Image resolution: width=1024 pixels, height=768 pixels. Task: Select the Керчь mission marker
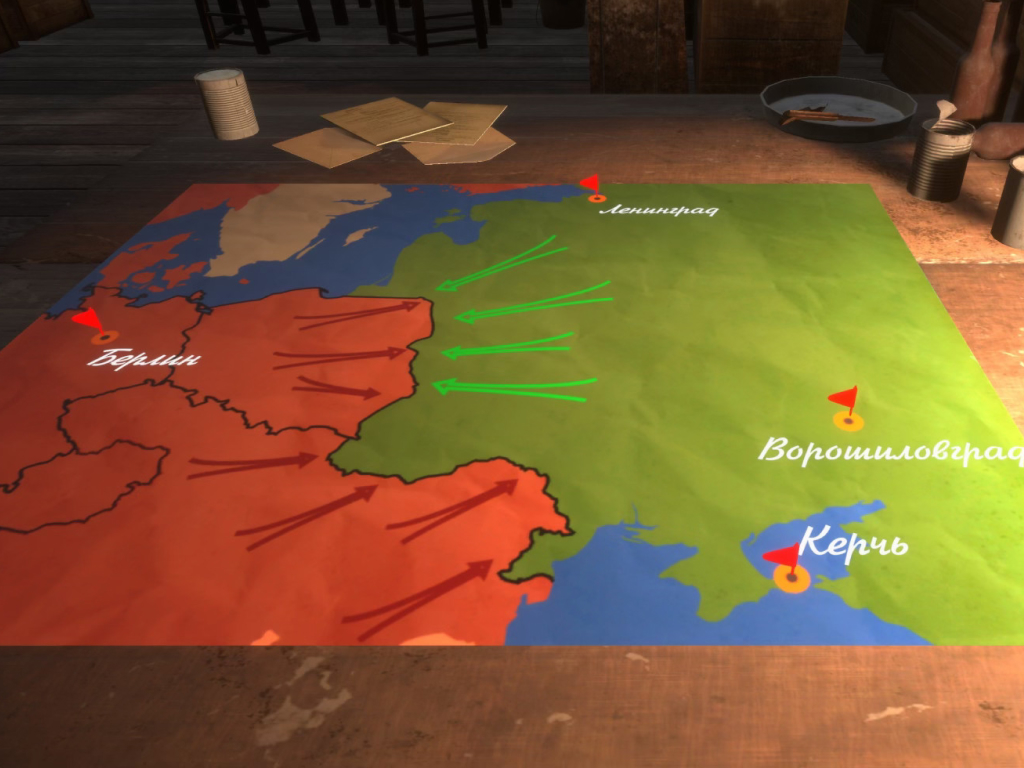[x=791, y=575]
